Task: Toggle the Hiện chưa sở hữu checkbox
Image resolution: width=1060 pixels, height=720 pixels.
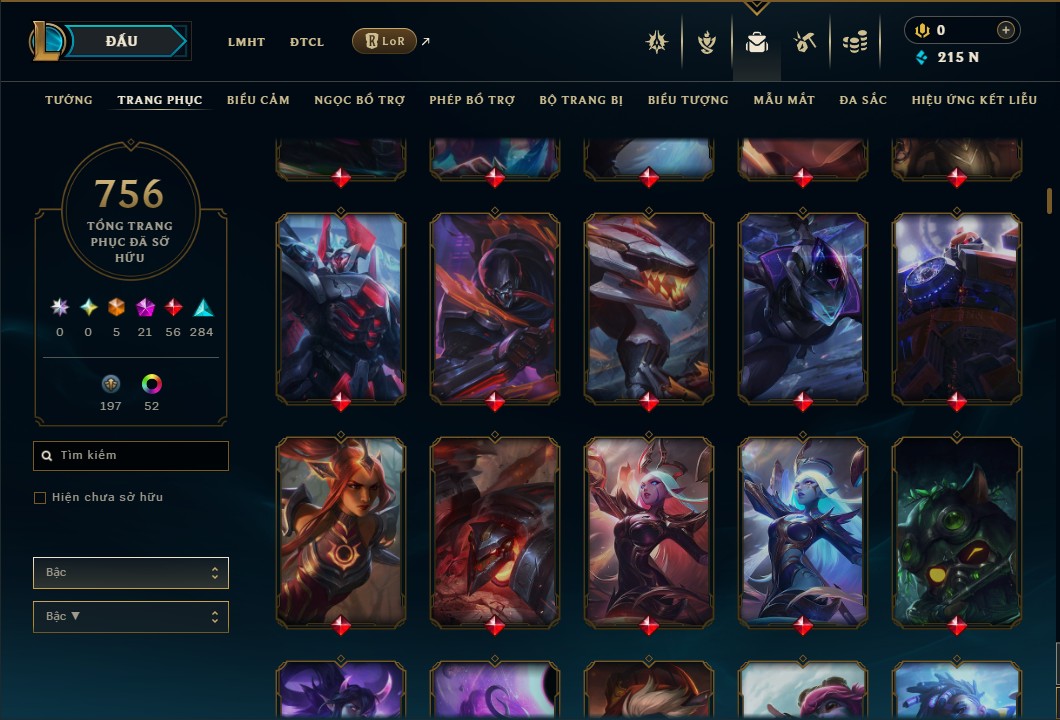Action: click(40, 498)
